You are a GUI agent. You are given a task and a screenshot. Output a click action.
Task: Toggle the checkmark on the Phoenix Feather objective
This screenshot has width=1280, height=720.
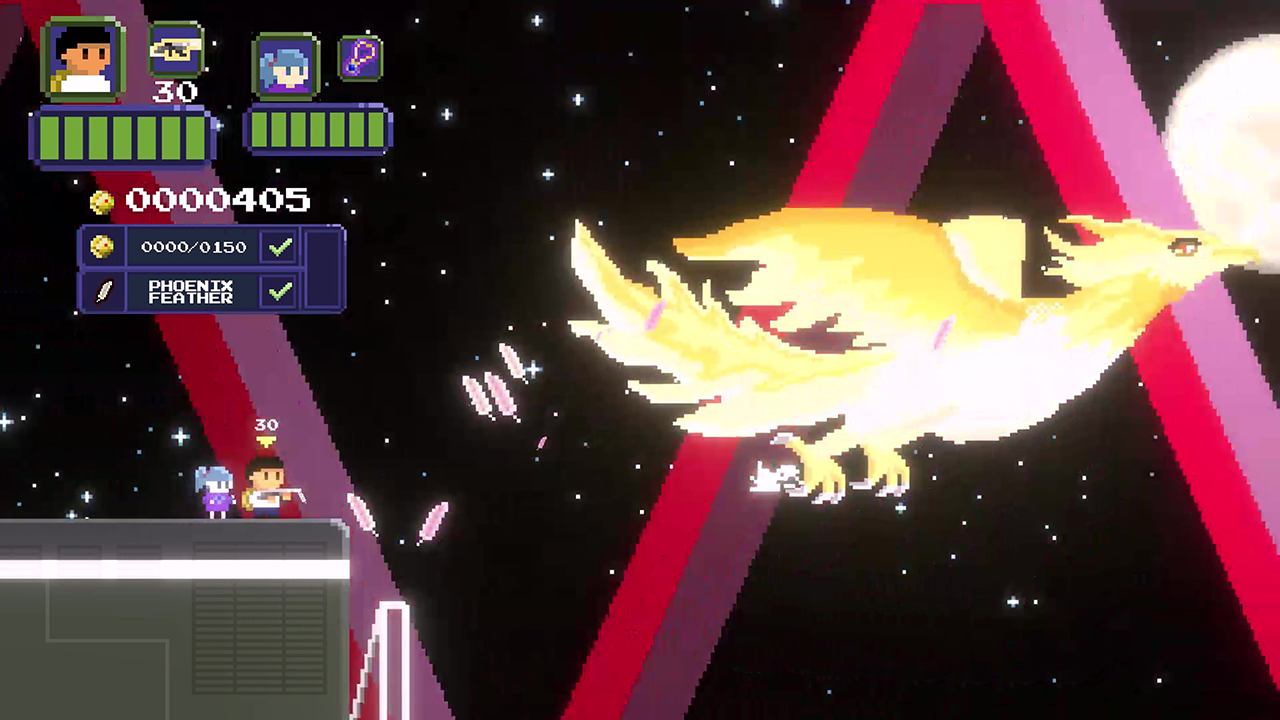279,291
